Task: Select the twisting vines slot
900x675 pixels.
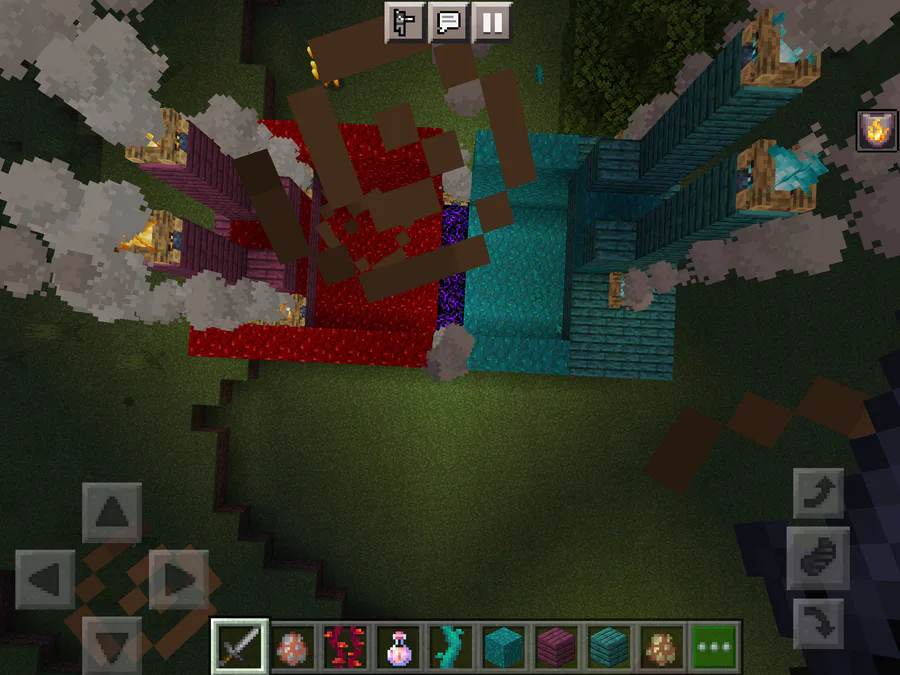Action: pyautogui.click(x=450, y=646)
